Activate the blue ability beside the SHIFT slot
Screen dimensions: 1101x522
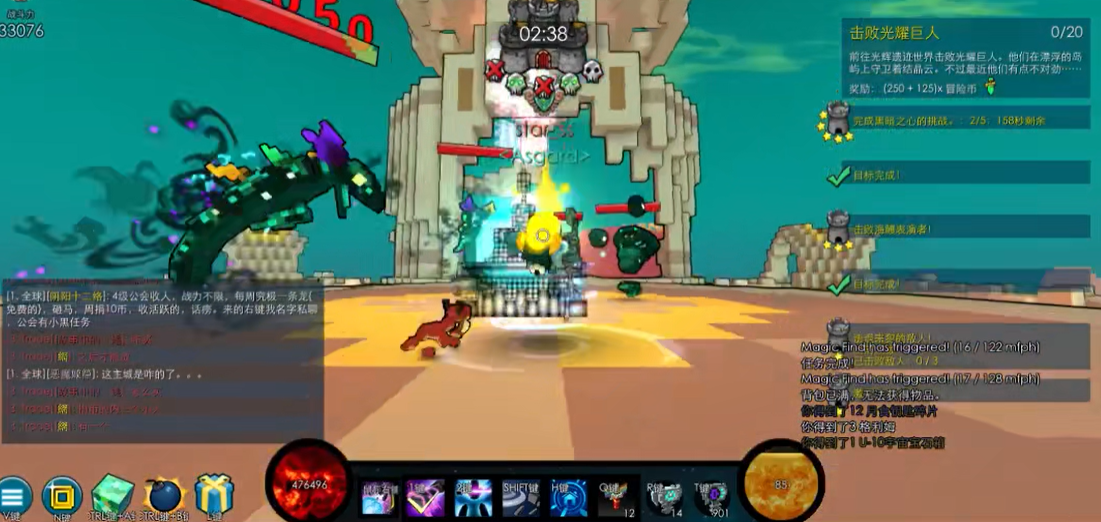point(473,497)
